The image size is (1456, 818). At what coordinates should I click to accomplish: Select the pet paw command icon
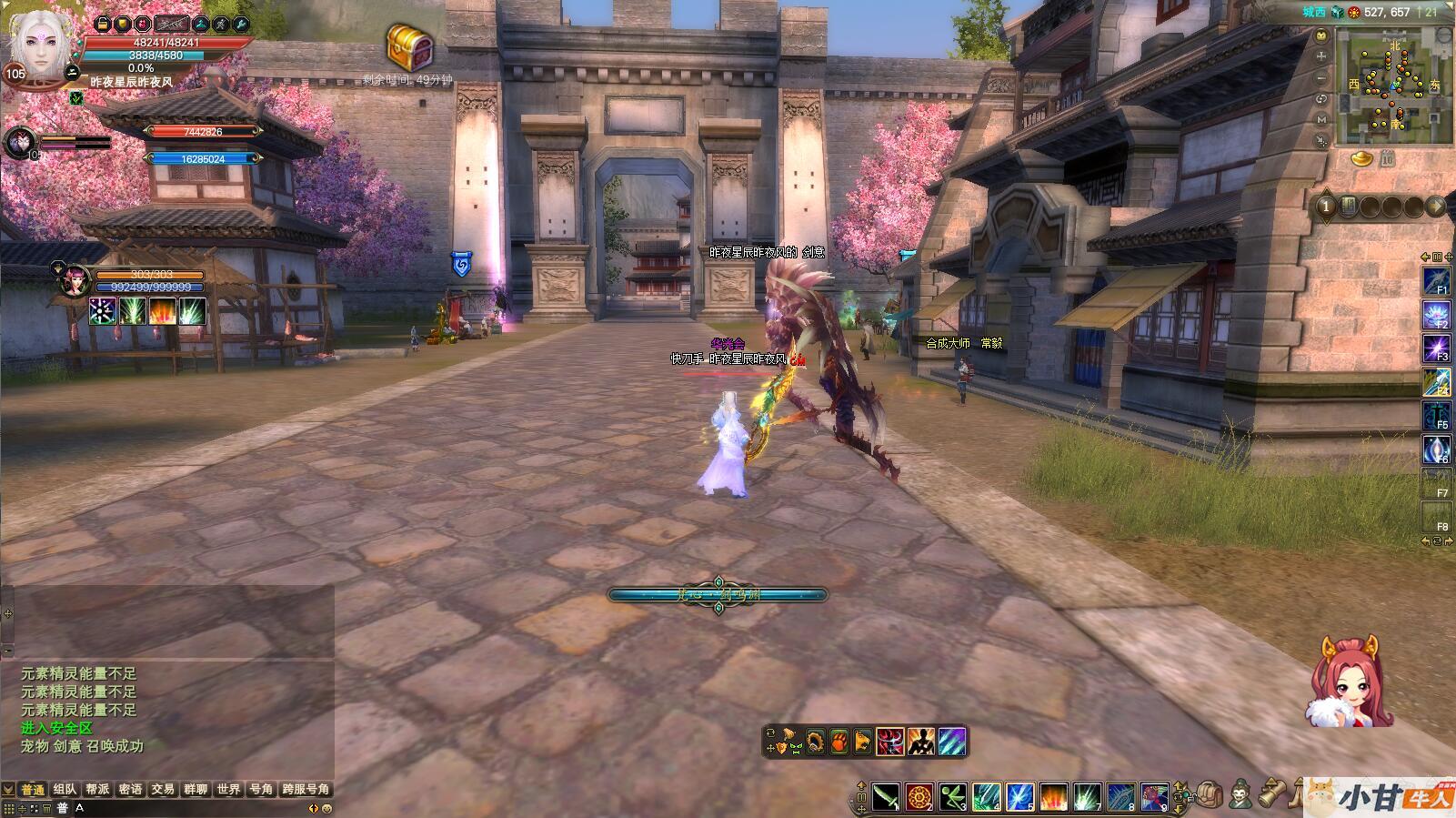coord(838,742)
